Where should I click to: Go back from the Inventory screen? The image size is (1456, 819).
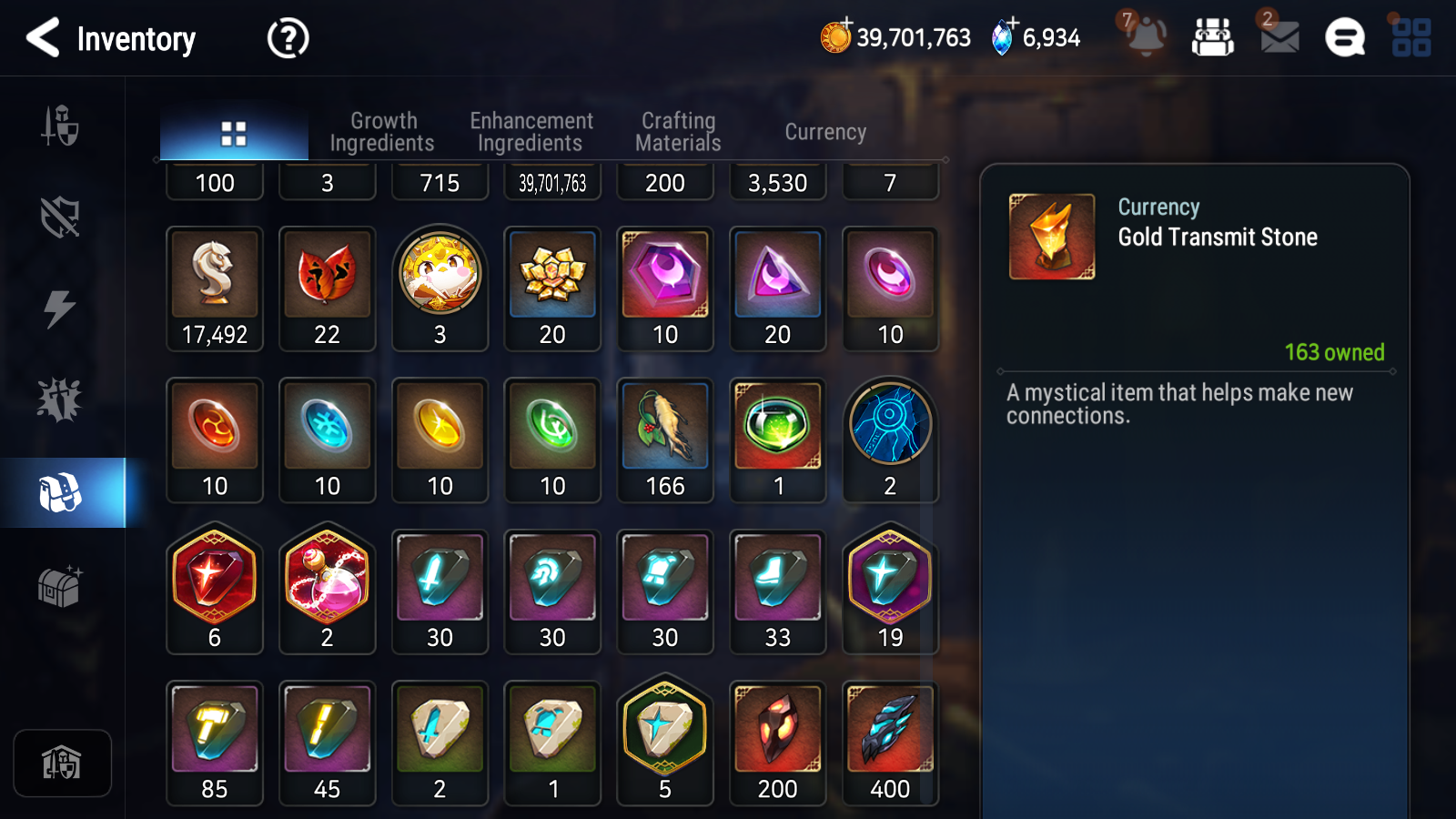click(43, 38)
